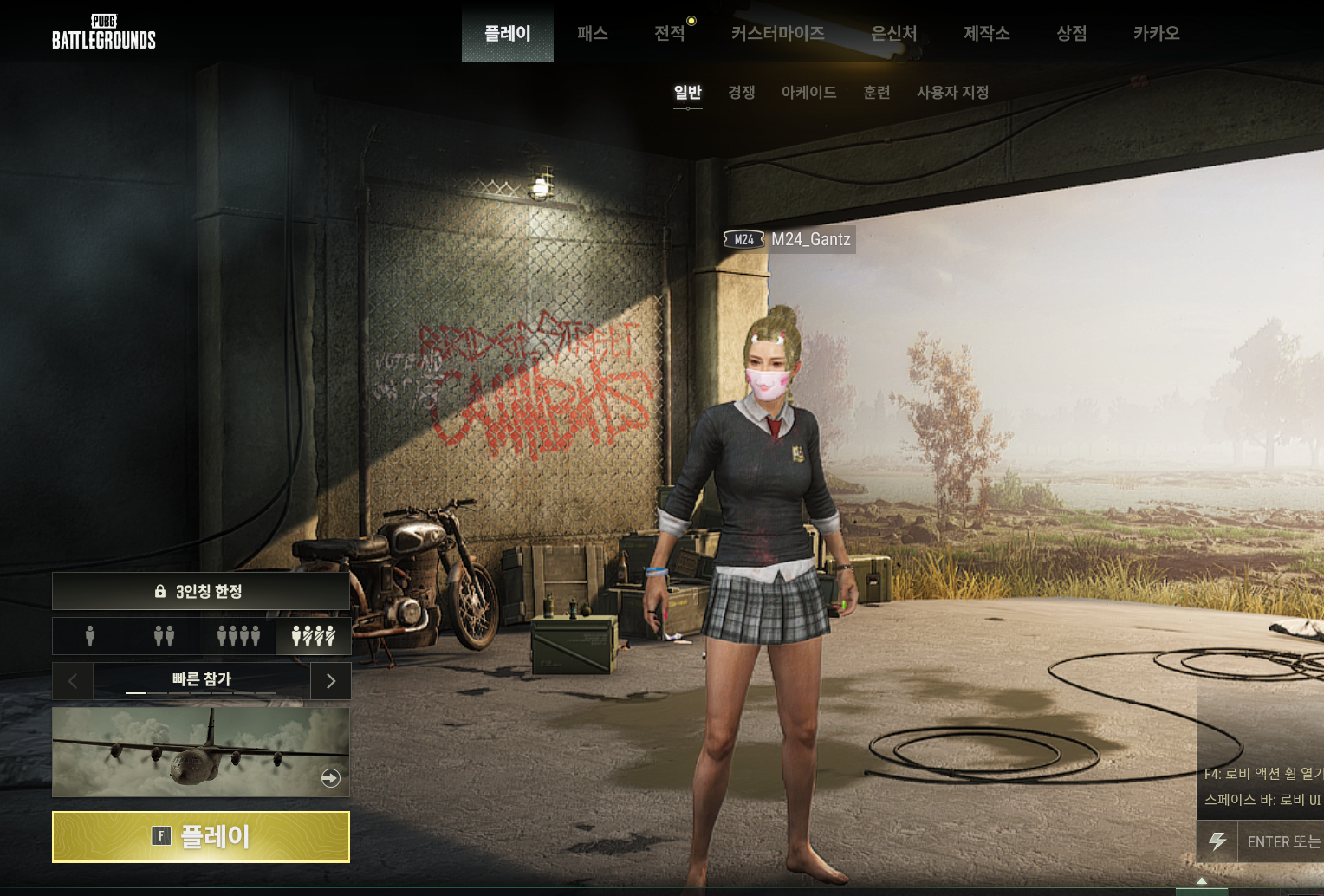The width and height of the screenshot is (1324, 896).
Task: Click the left arrow next to 빠른 참가
Action: 73,681
